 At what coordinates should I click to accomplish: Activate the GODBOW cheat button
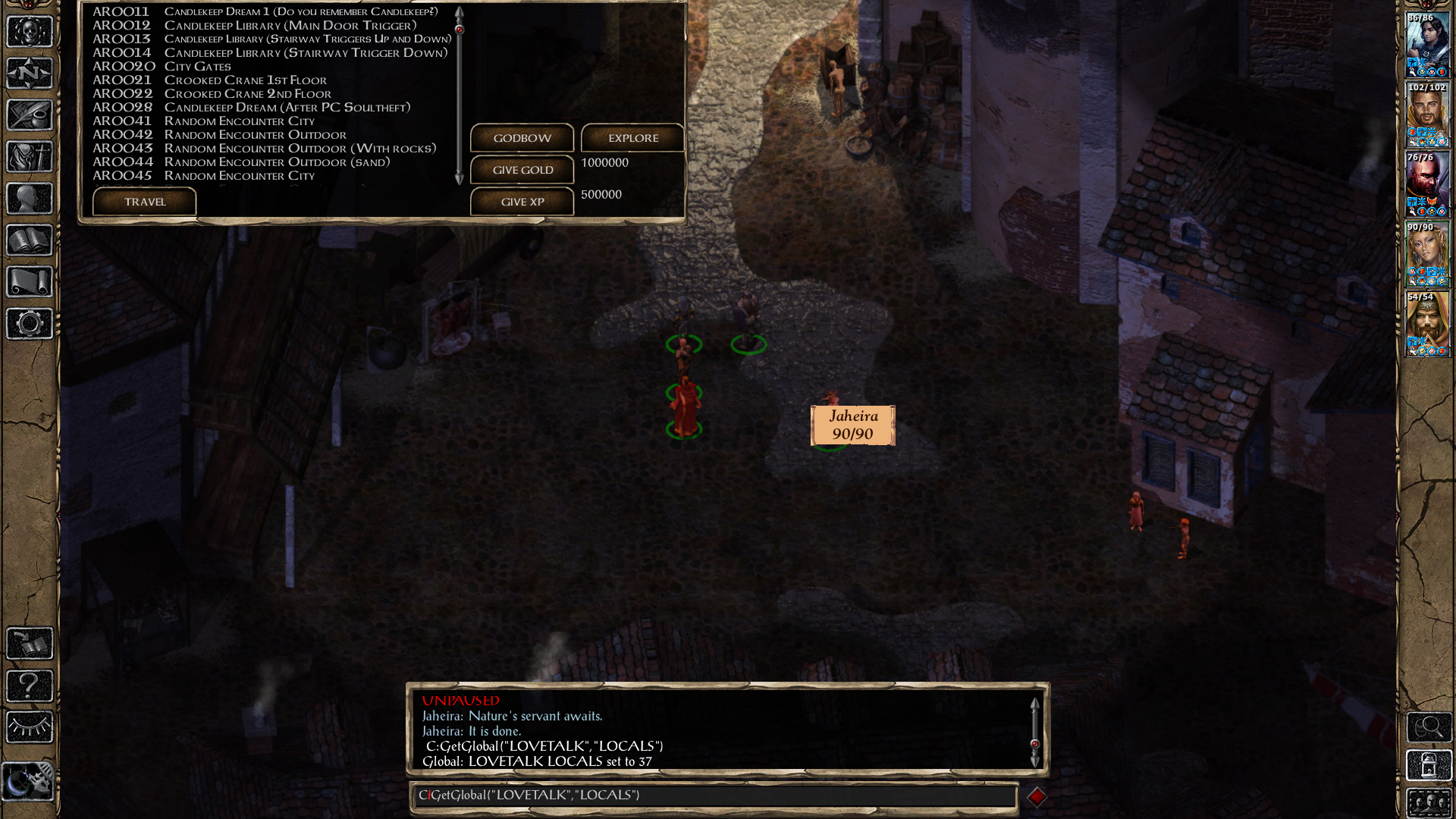pos(522,138)
